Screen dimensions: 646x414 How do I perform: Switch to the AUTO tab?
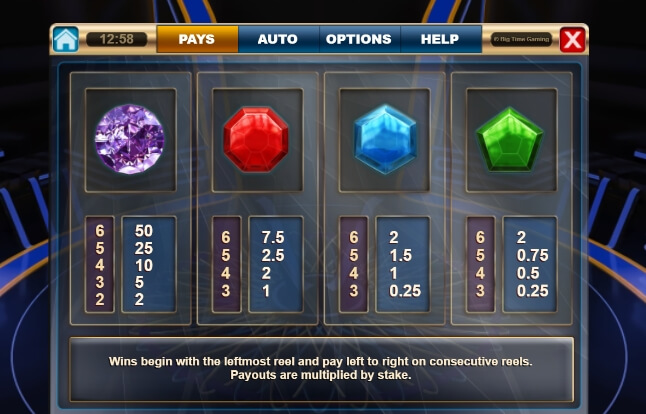tap(277, 39)
